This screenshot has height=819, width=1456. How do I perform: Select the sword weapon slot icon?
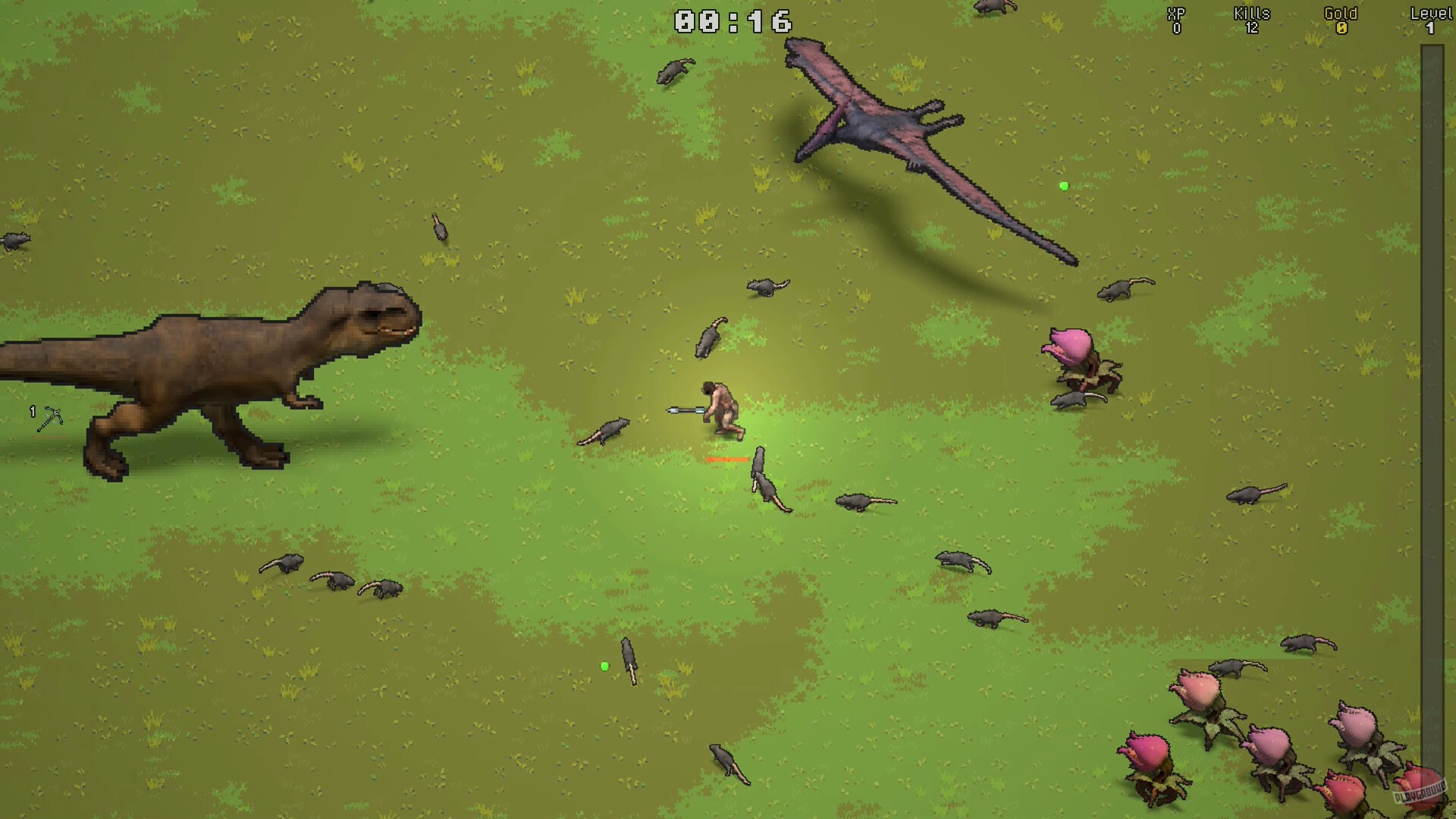coord(49,417)
